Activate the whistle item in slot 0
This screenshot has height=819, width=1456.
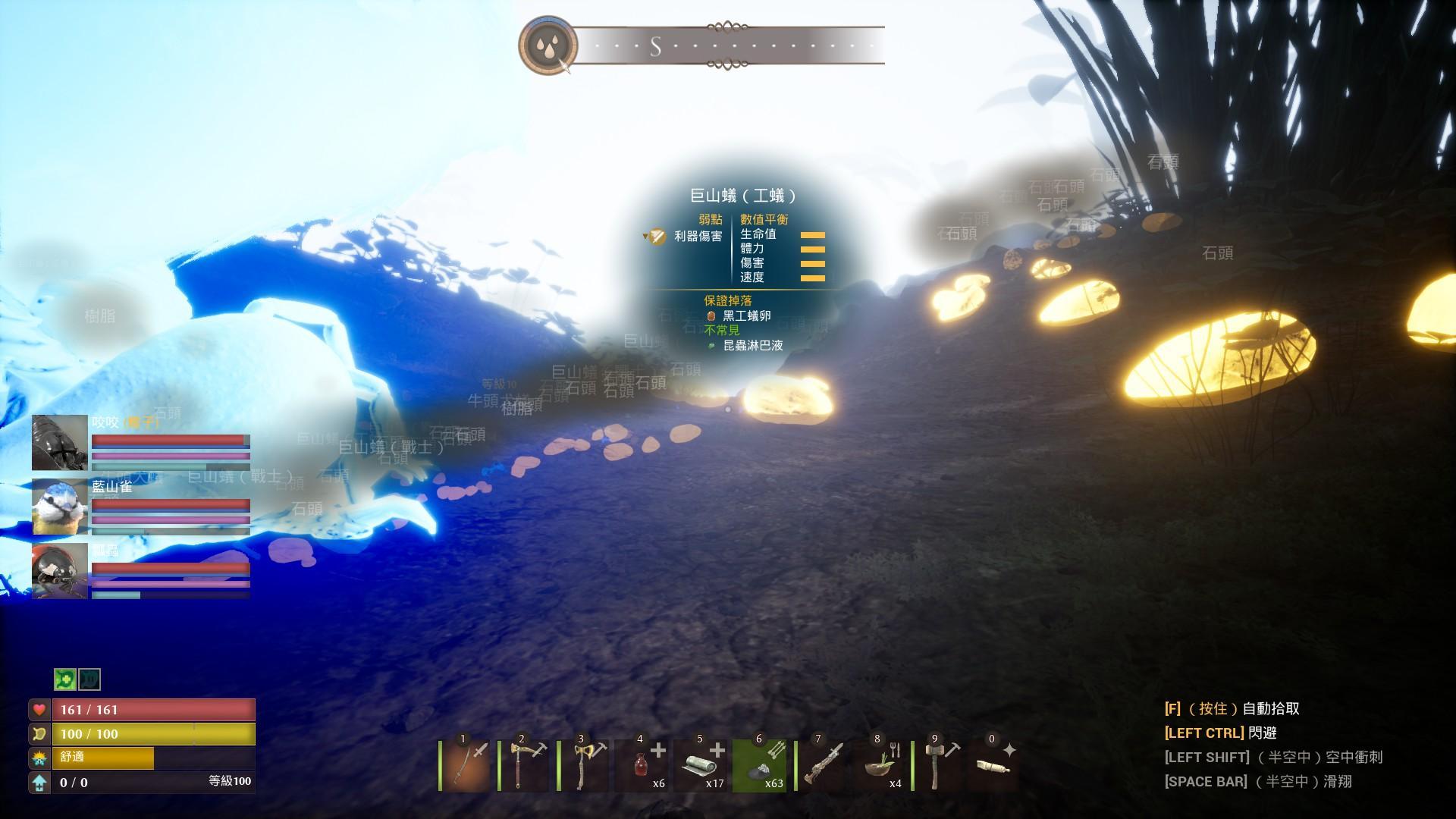pos(995,766)
